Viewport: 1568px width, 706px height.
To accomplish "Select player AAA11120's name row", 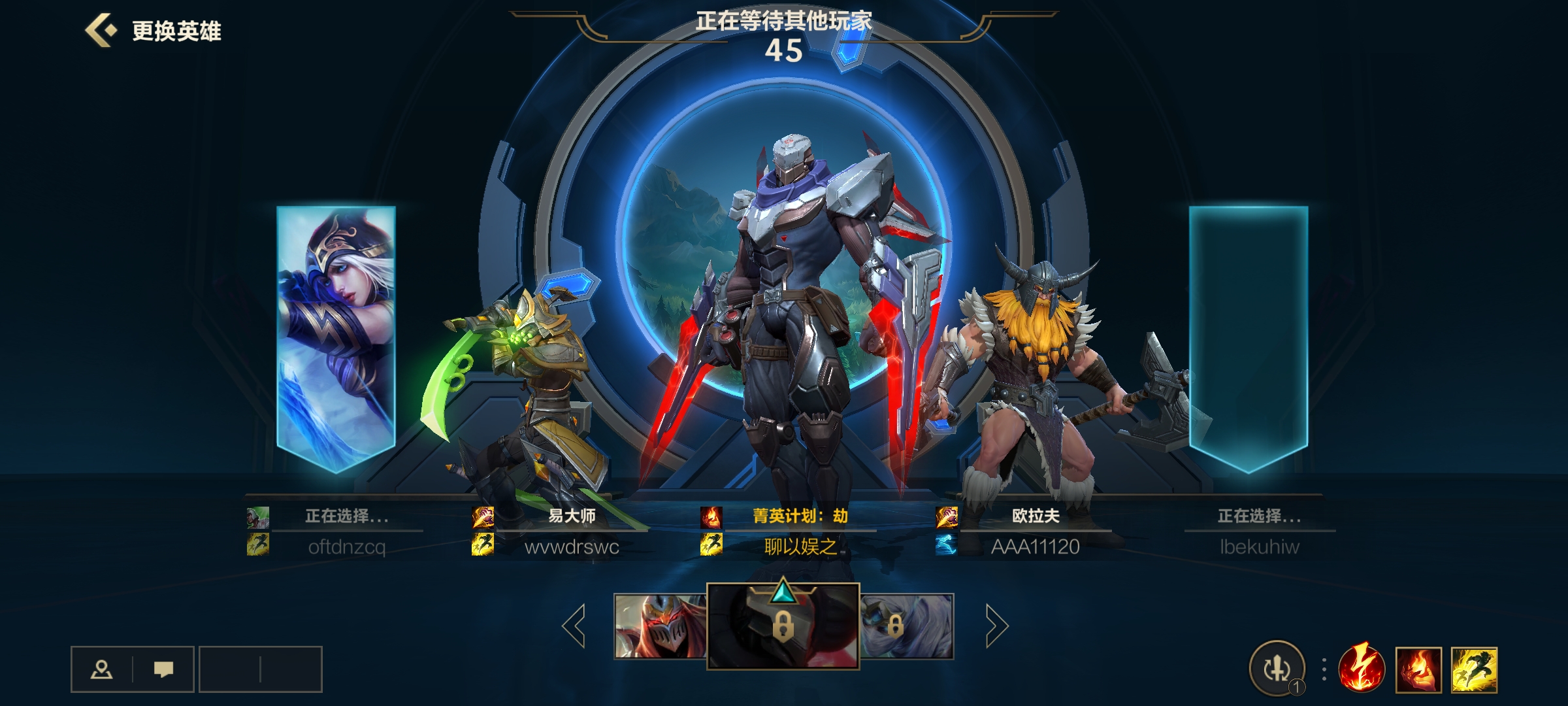I will 1035,546.
